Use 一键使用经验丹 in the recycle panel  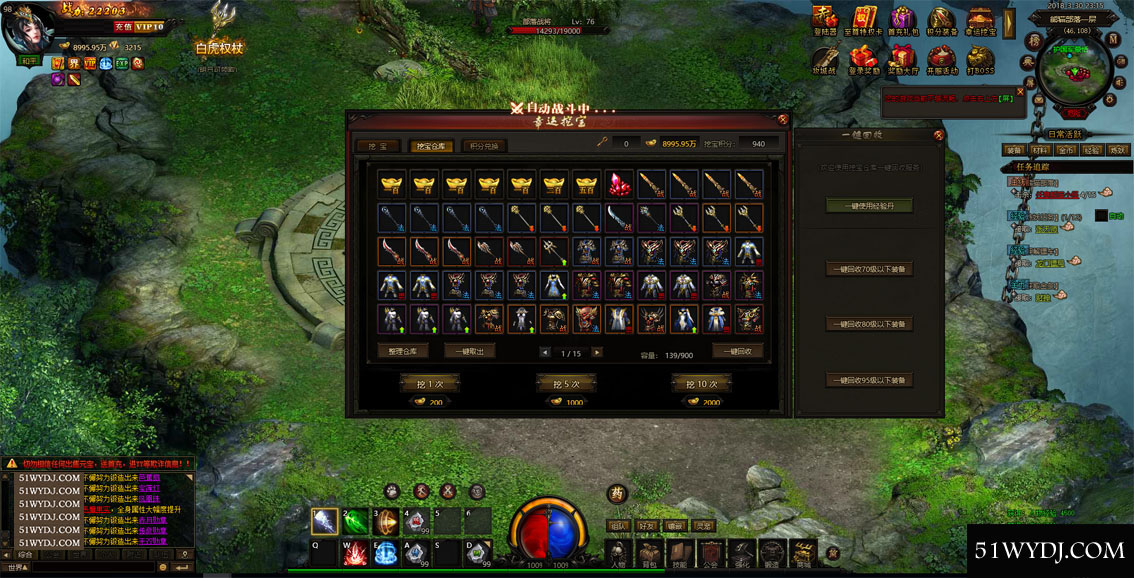point(869,205)
